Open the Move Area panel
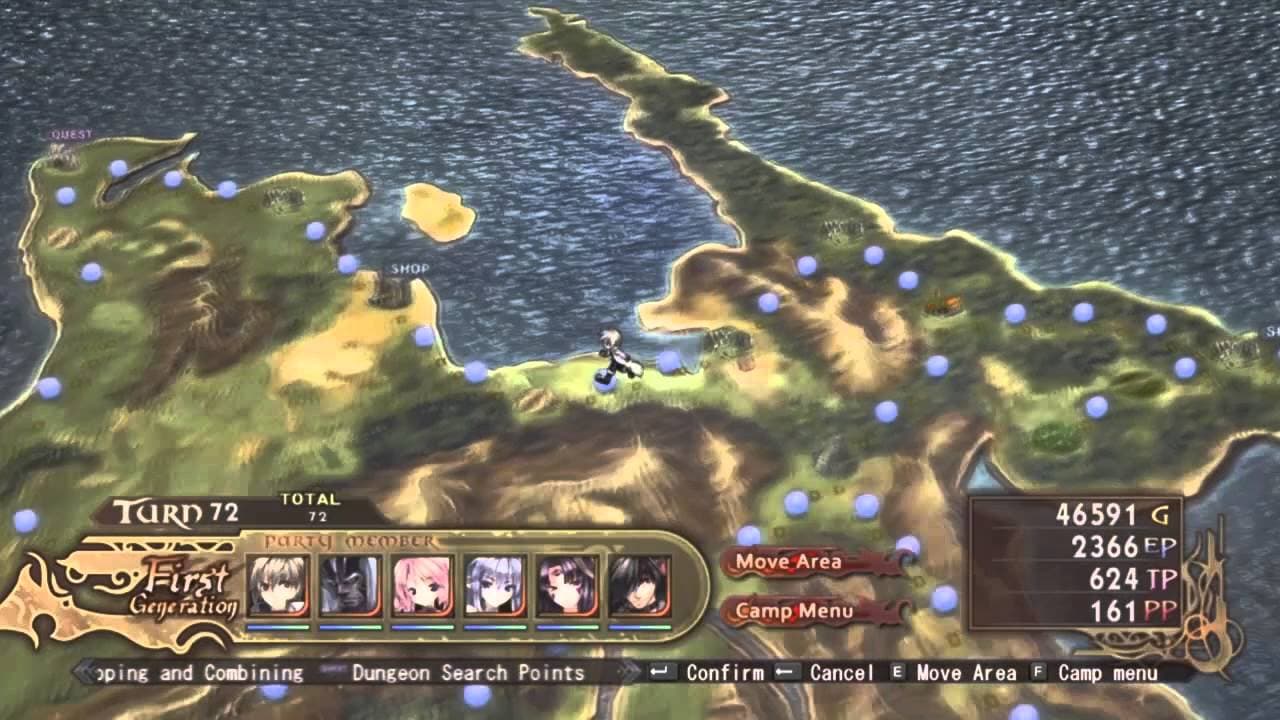Image resolution: width=1280 pixels, height=720 pixels. click(789, 562)
